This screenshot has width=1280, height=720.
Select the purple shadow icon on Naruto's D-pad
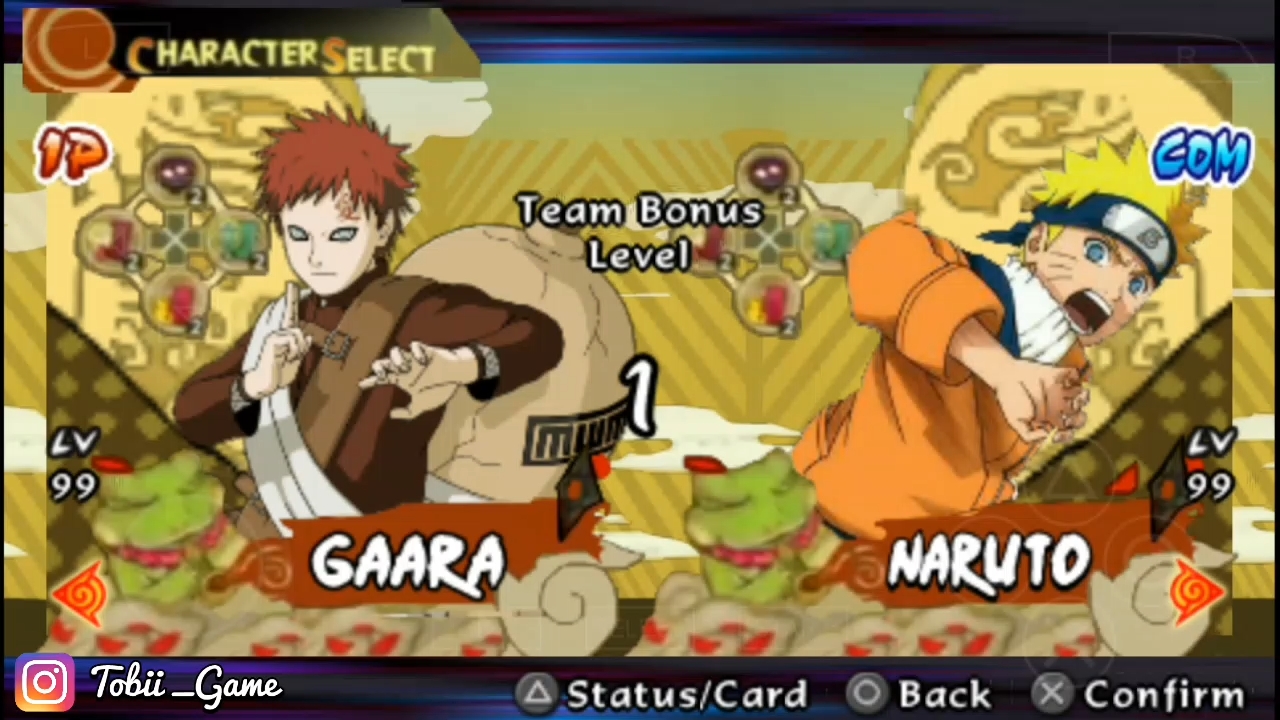768,172
